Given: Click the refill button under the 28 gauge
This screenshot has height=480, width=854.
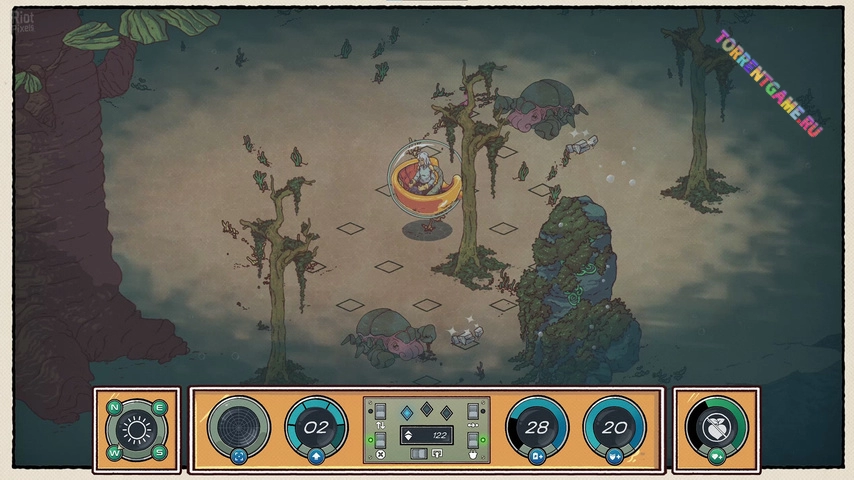Looking at the screenshot, I should [538, 457].
